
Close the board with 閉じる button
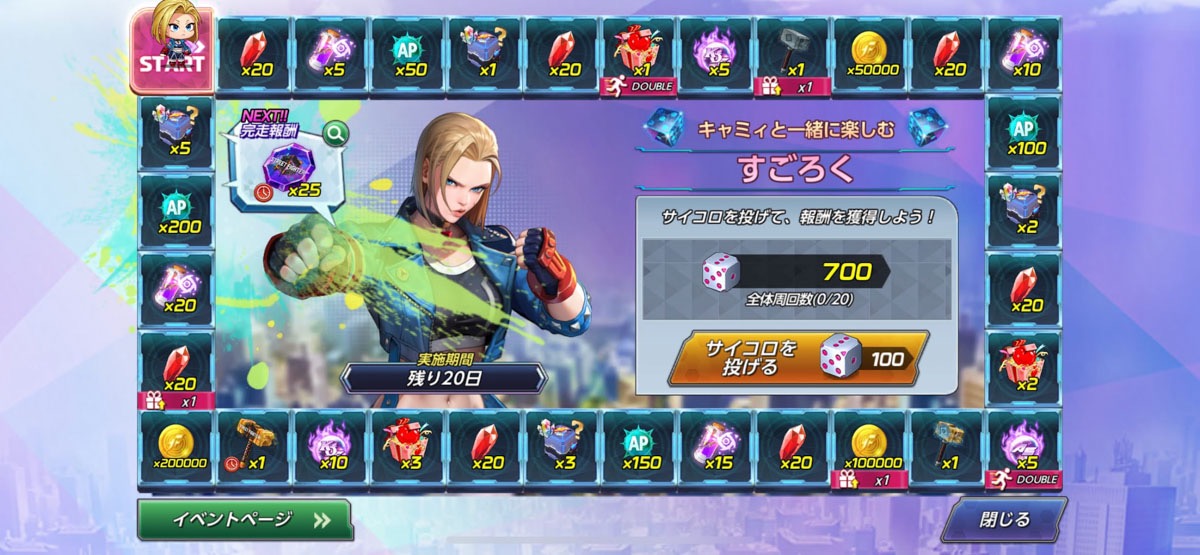pos(1003,519)
